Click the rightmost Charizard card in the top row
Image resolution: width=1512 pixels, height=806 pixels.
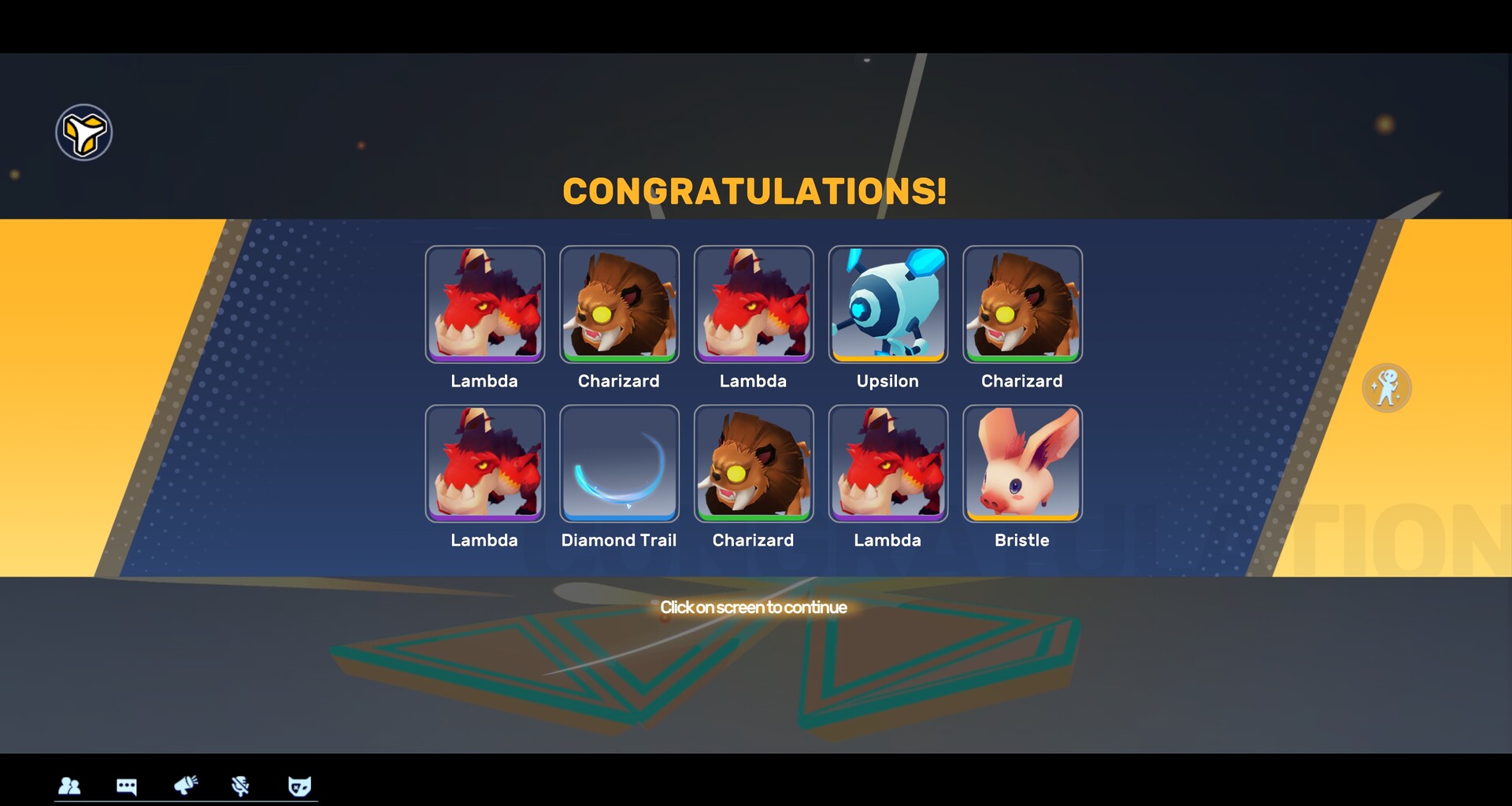coord(1021,304)
